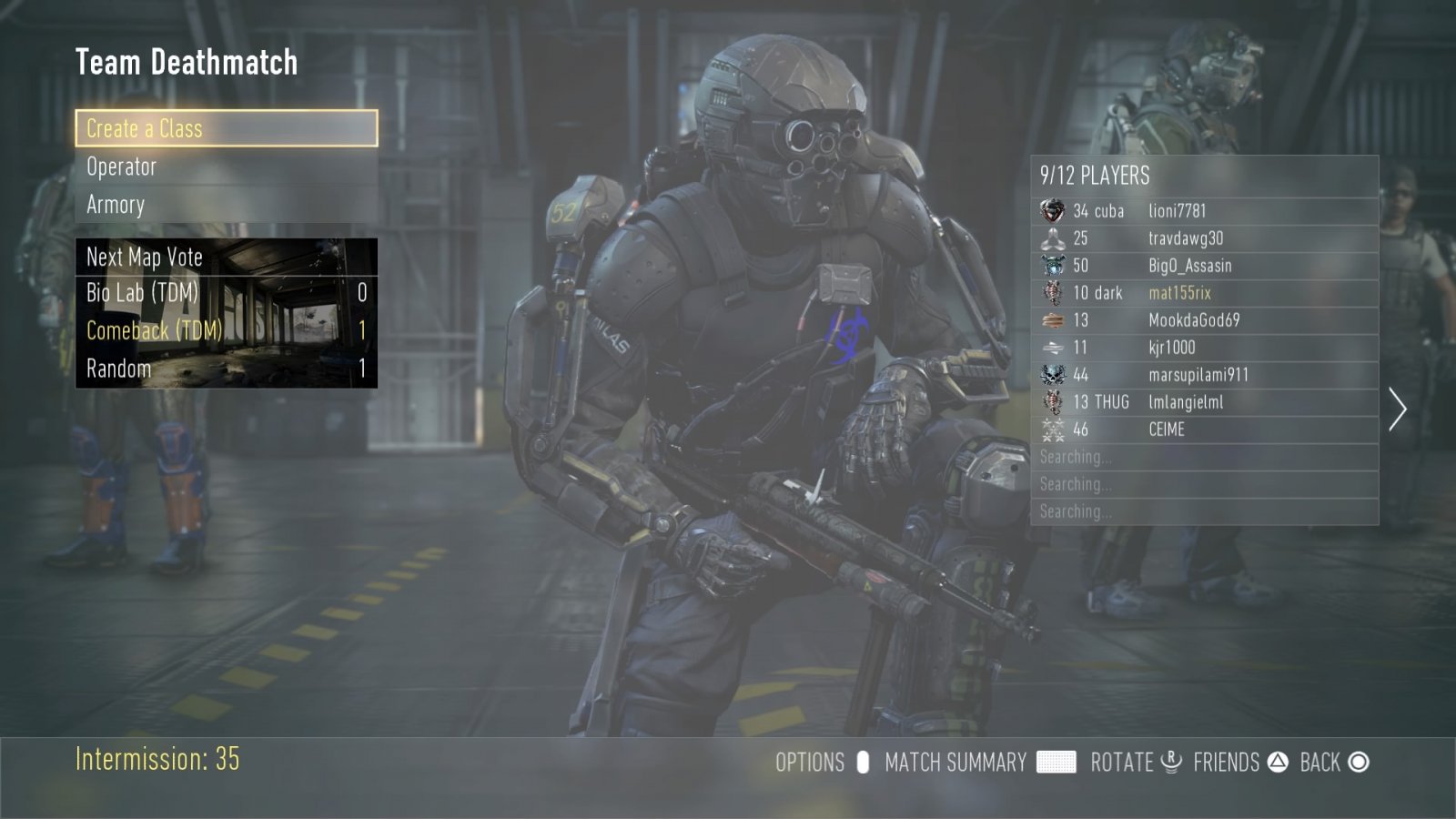Open the Create a Class menu
Viewport: 1456px width, 819px height.
(x=226, y=128)
